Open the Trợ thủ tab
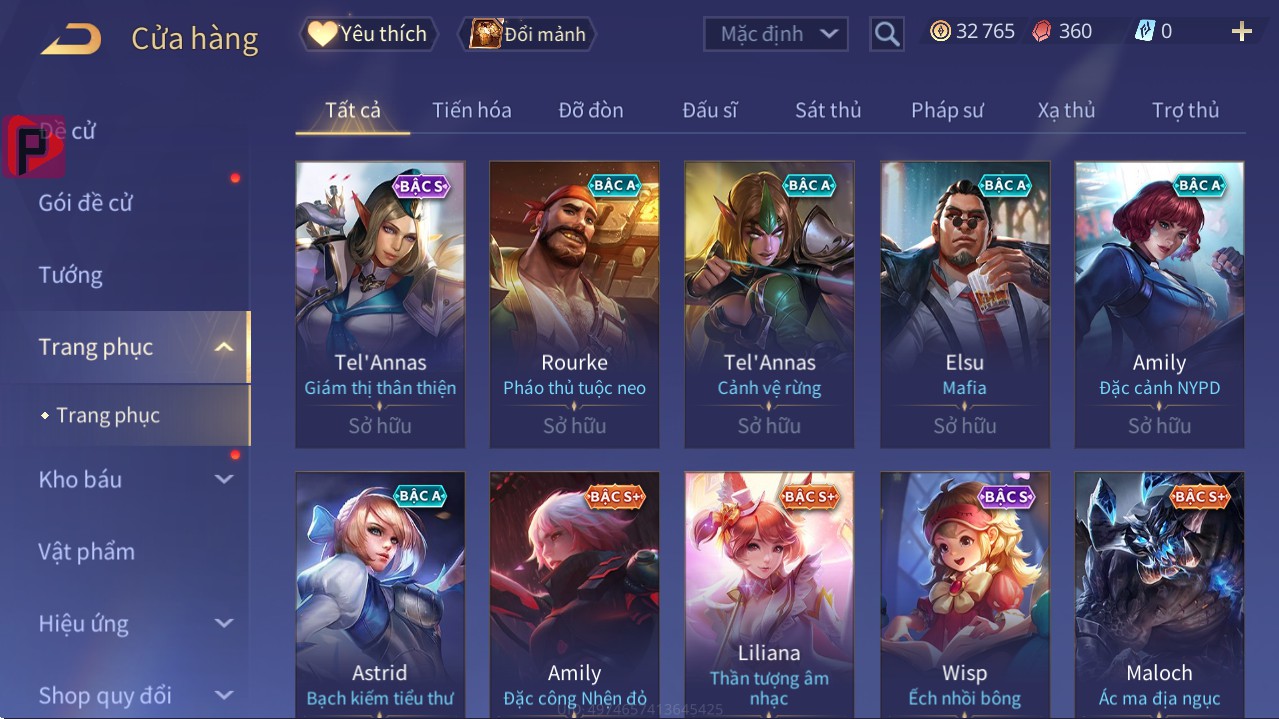The width and height of the screenshot is (1279, 719). click(1185, 110)
